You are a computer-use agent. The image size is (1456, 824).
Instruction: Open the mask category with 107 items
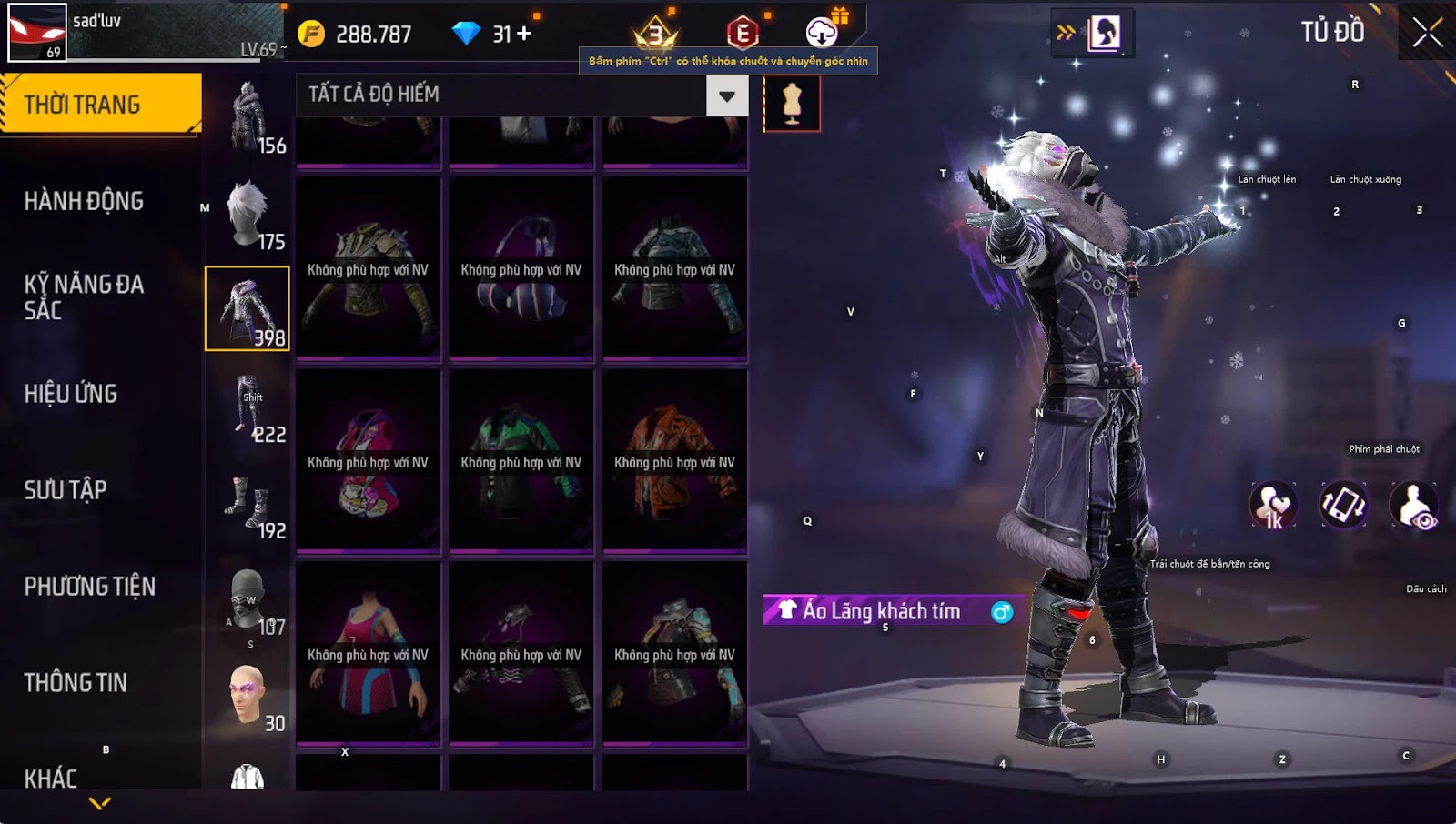pos(248,599)
